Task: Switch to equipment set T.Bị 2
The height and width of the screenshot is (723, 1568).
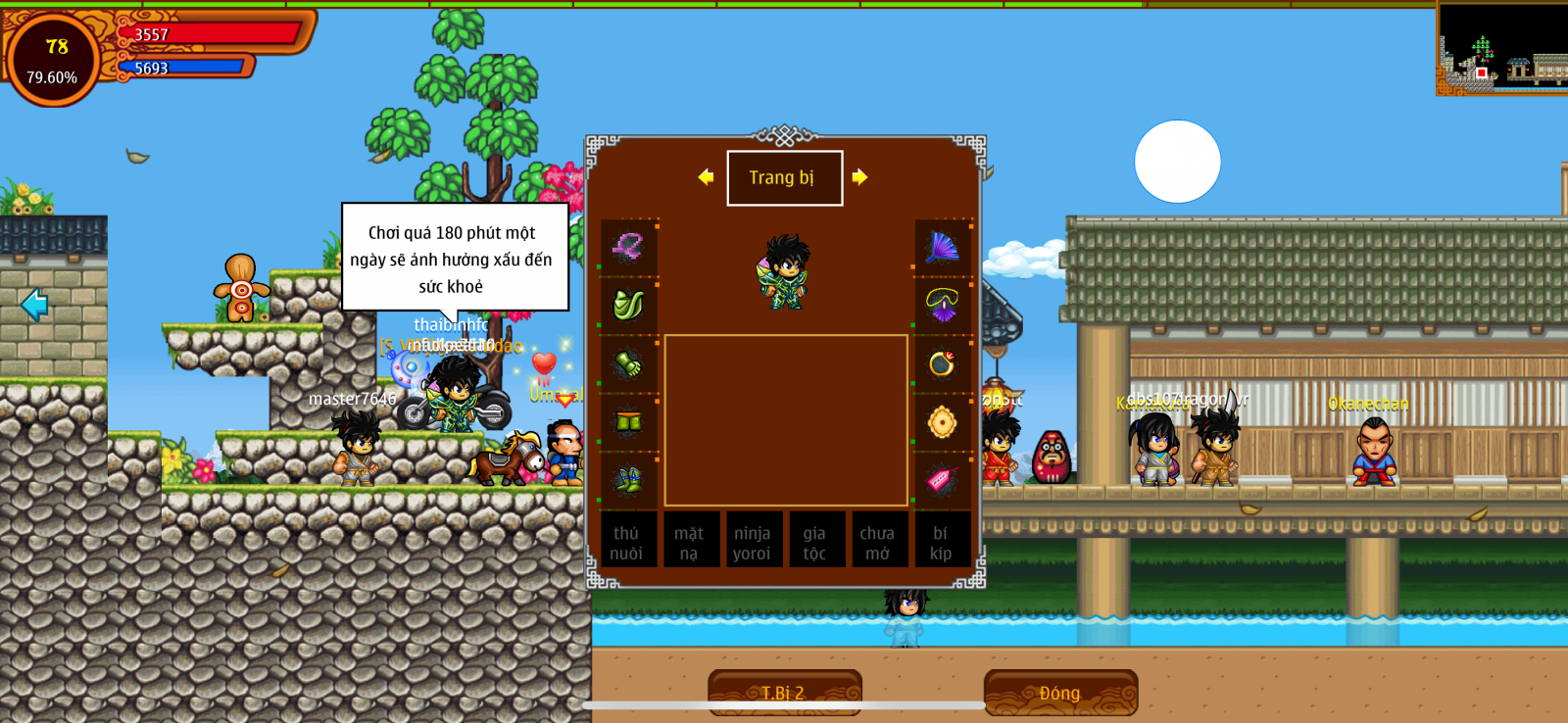Action: [784, 693]
